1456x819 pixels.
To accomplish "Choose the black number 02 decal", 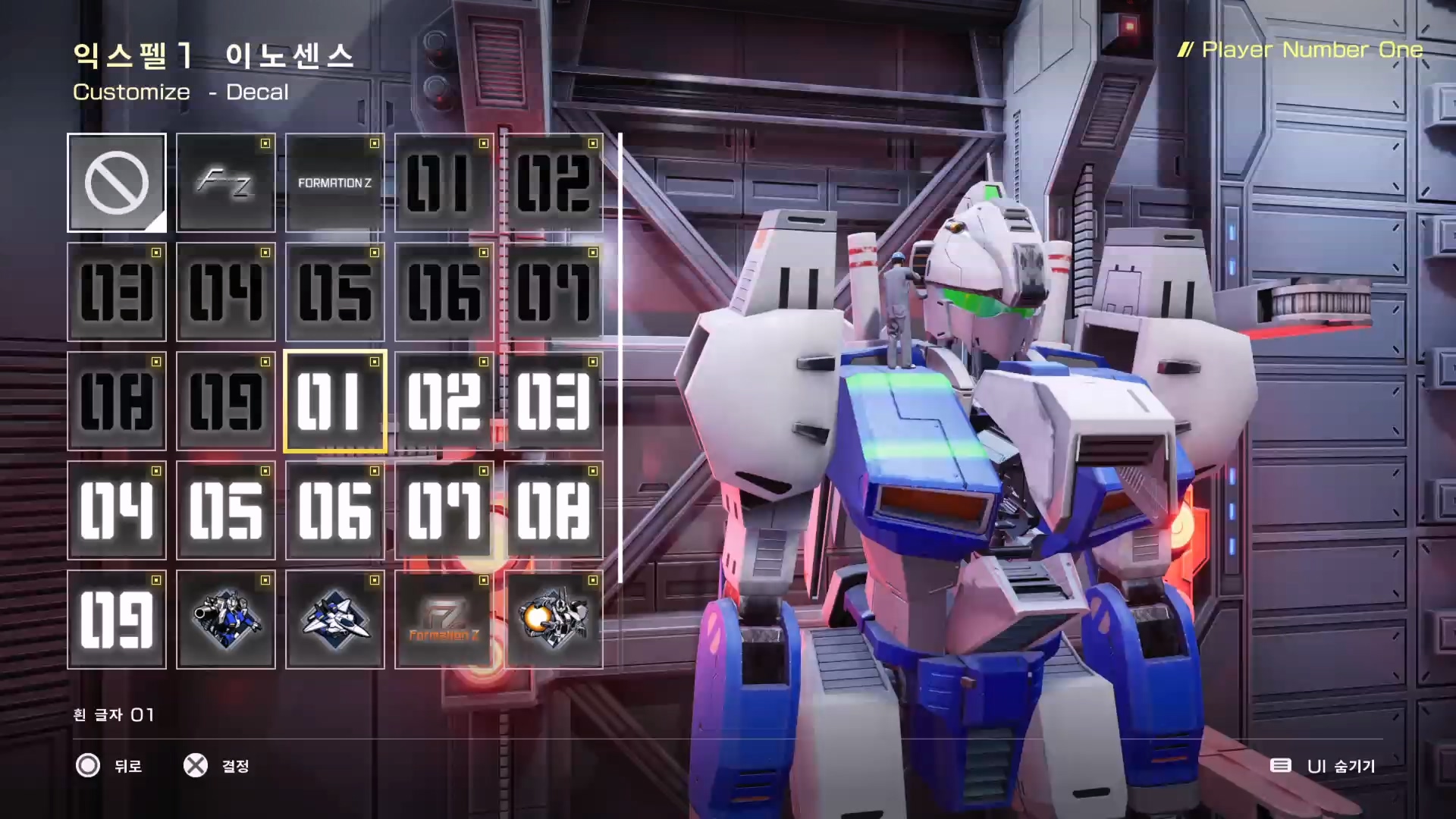I will 554,183.
